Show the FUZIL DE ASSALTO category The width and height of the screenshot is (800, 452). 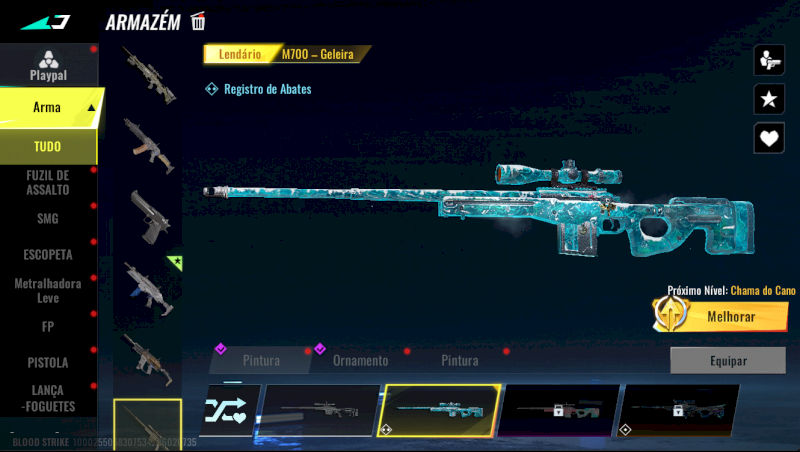pos(48,182)
